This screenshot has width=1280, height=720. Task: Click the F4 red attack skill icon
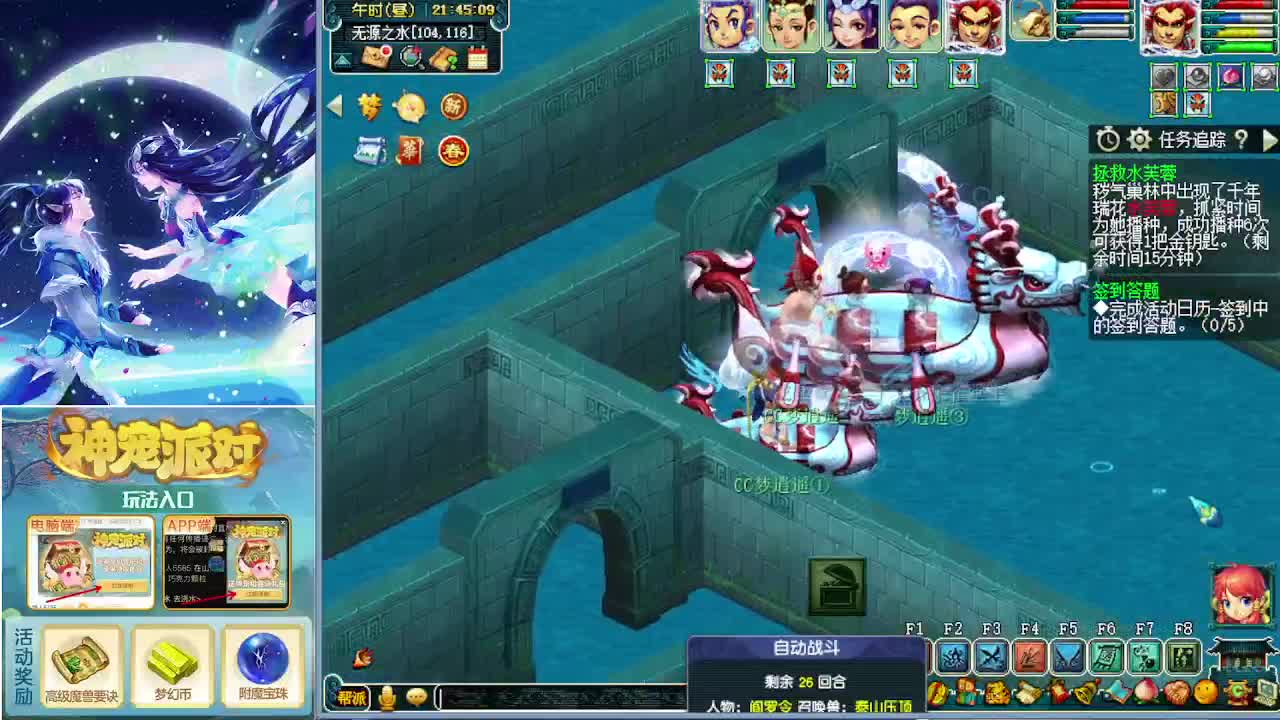[x=1029, y=655]
